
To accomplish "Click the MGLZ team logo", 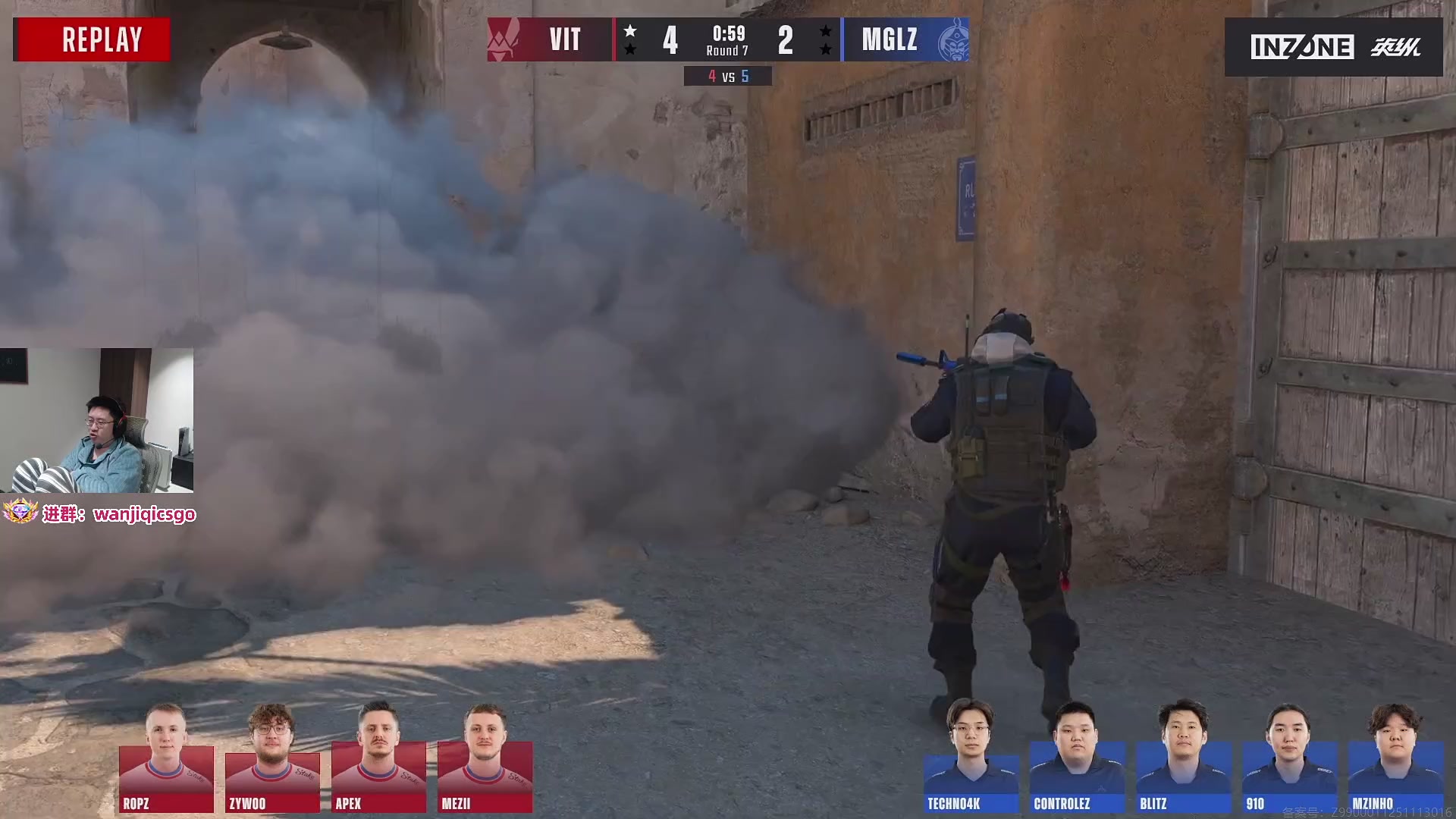I will 953,39.
